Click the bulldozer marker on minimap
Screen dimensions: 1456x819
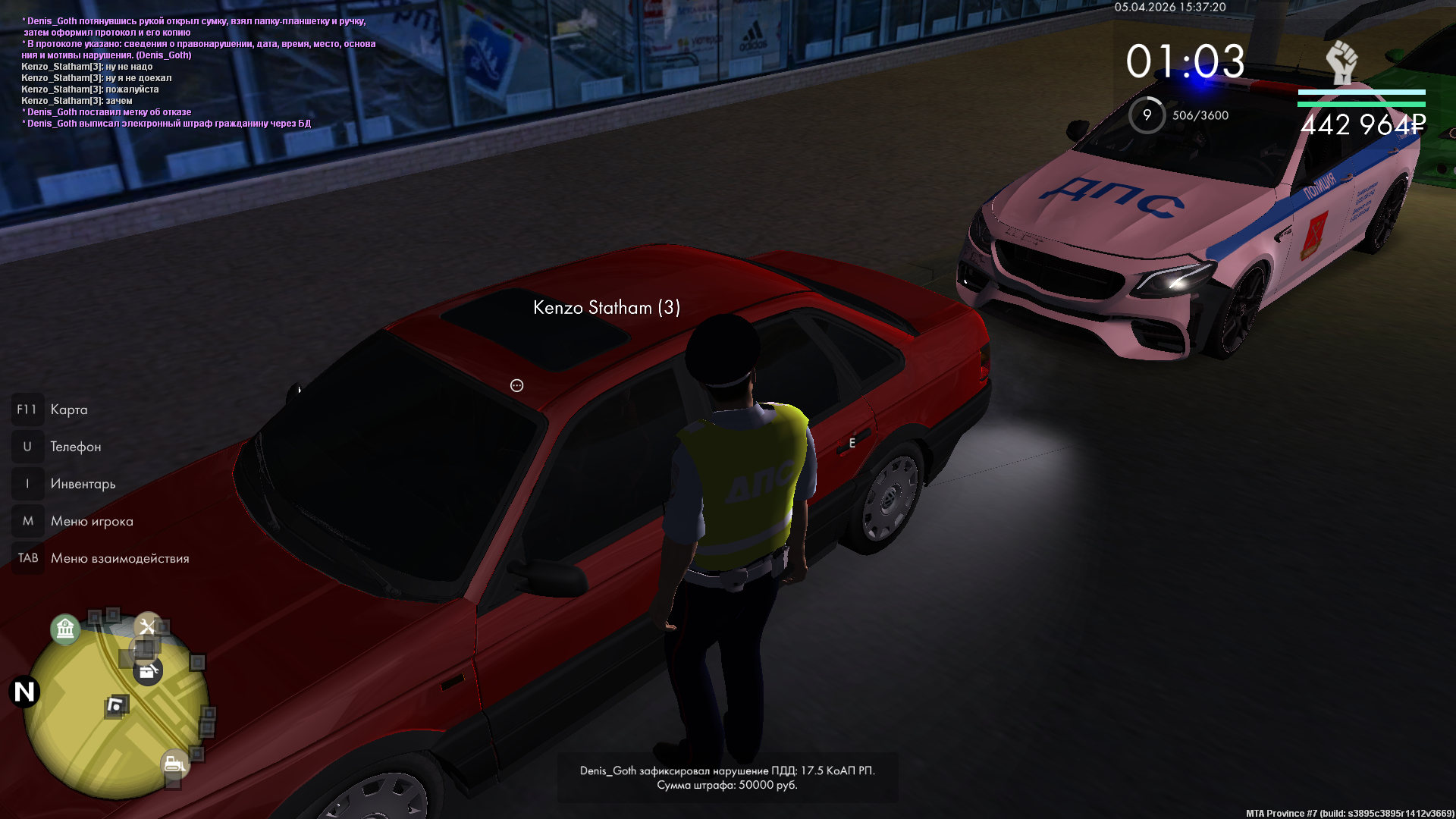(174, 763)
